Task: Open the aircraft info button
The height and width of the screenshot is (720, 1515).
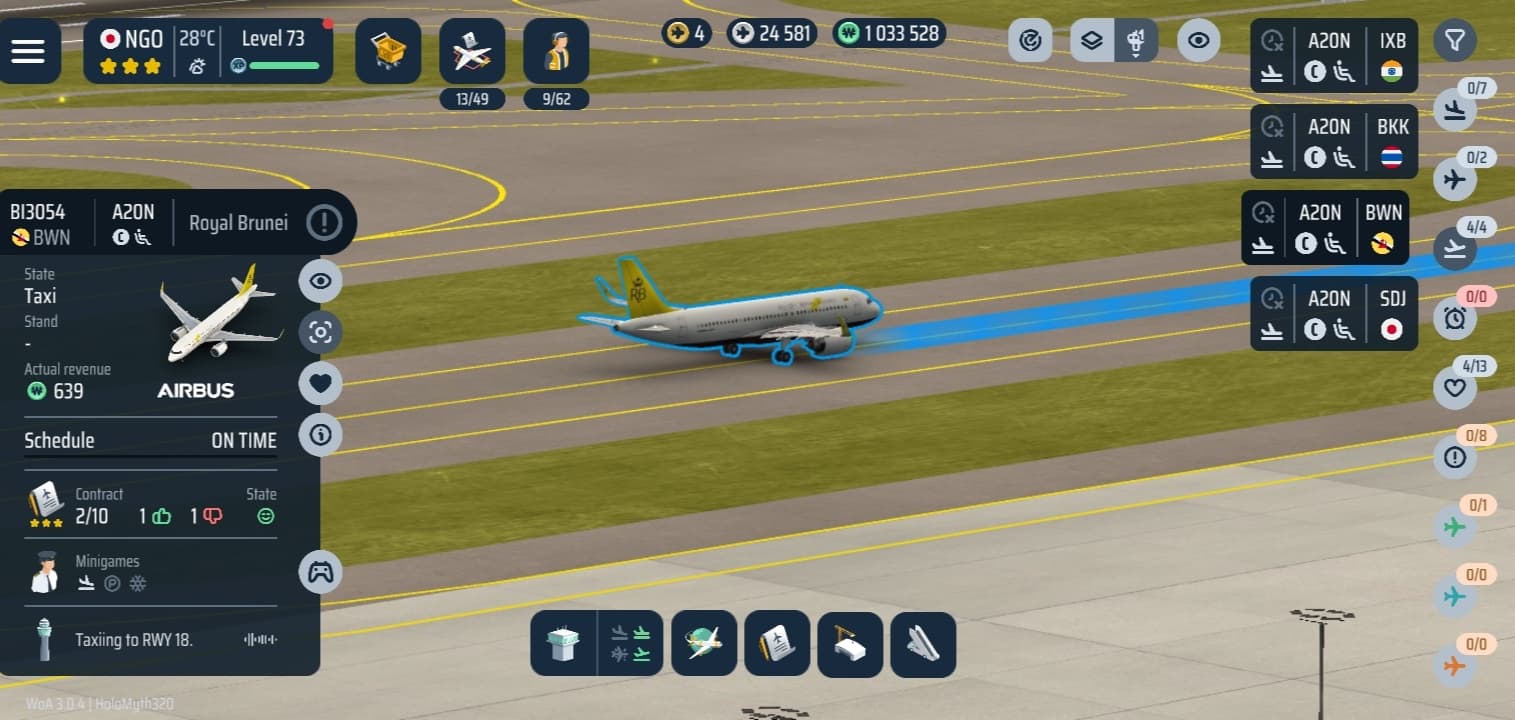Action: pyautogui.click(x=320, y=435)
